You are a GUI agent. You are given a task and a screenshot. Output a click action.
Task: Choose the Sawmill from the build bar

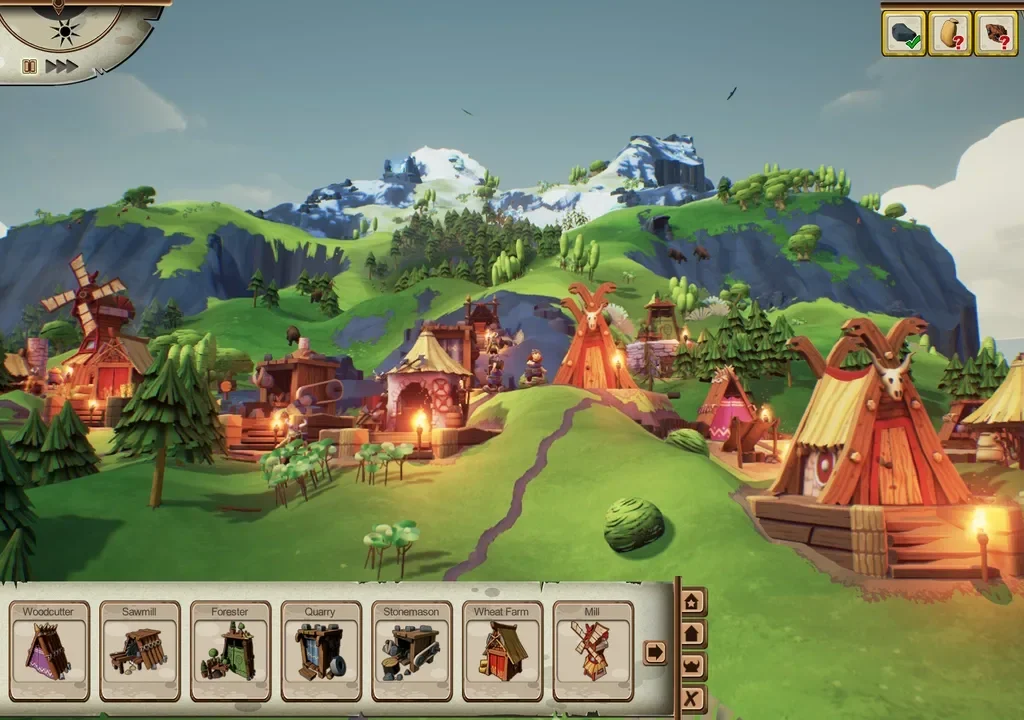point(140,650)
